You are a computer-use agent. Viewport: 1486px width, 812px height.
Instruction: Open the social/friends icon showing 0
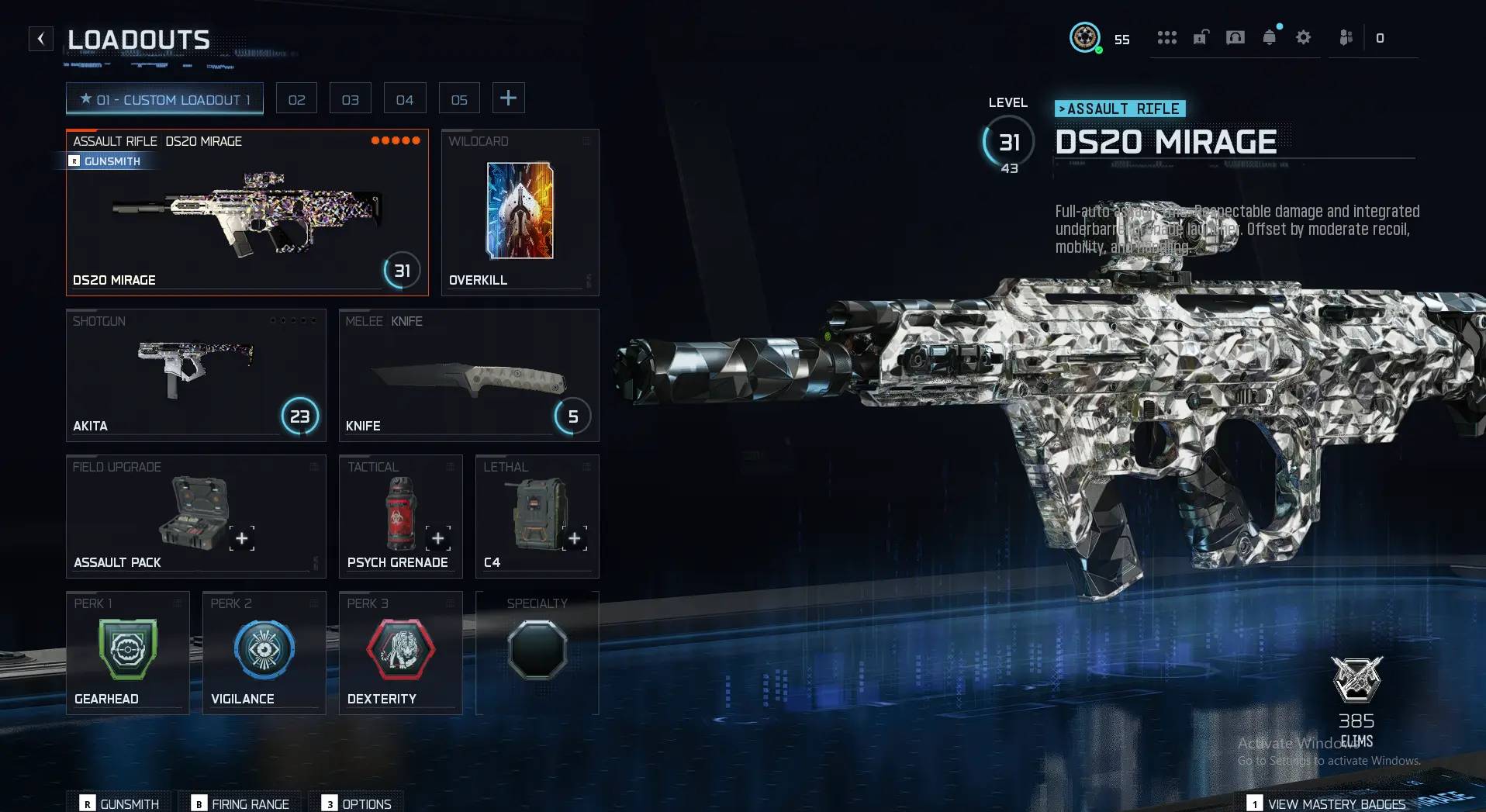[1346, 37]
